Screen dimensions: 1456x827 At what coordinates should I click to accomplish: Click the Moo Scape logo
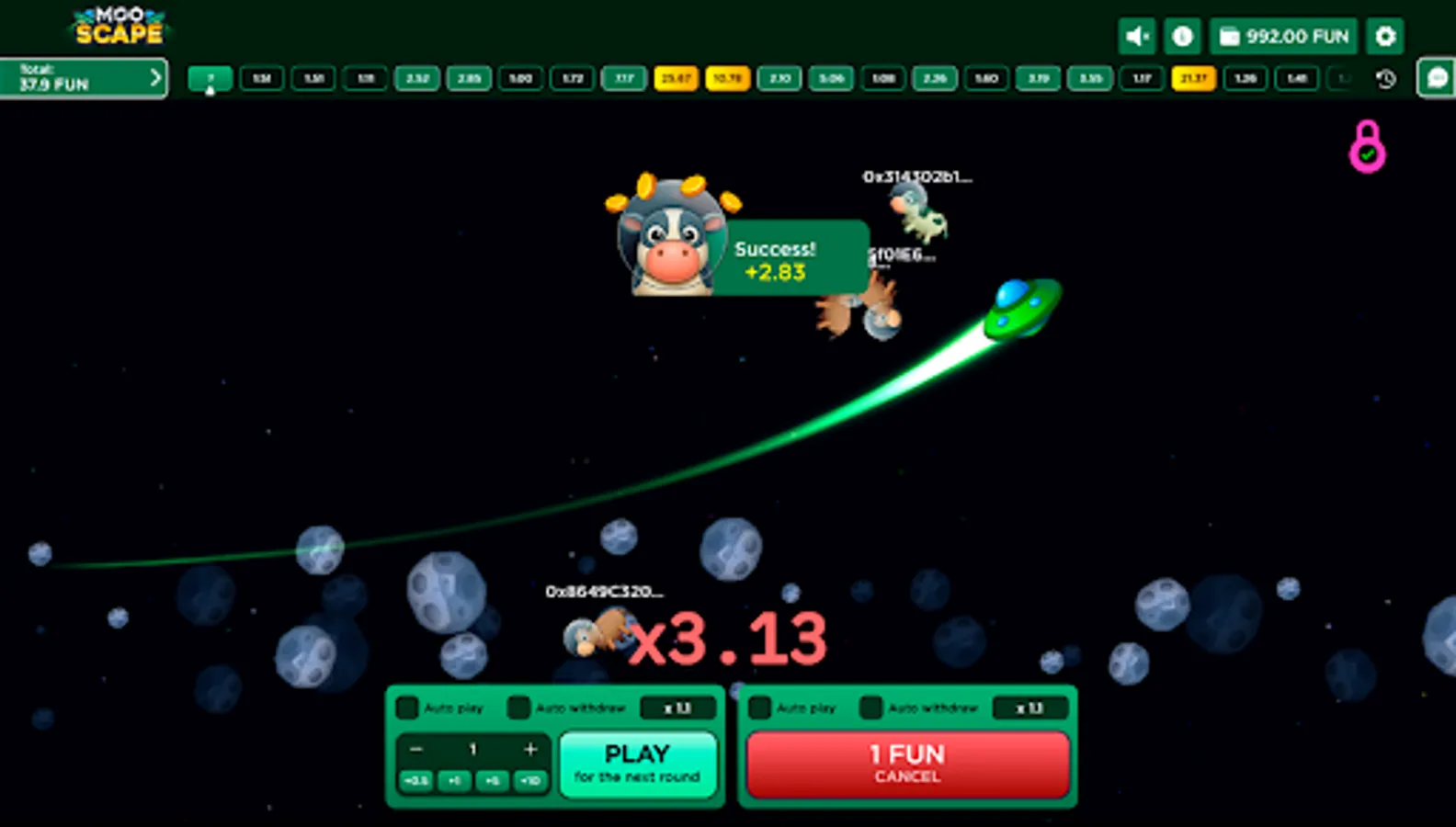118,25
